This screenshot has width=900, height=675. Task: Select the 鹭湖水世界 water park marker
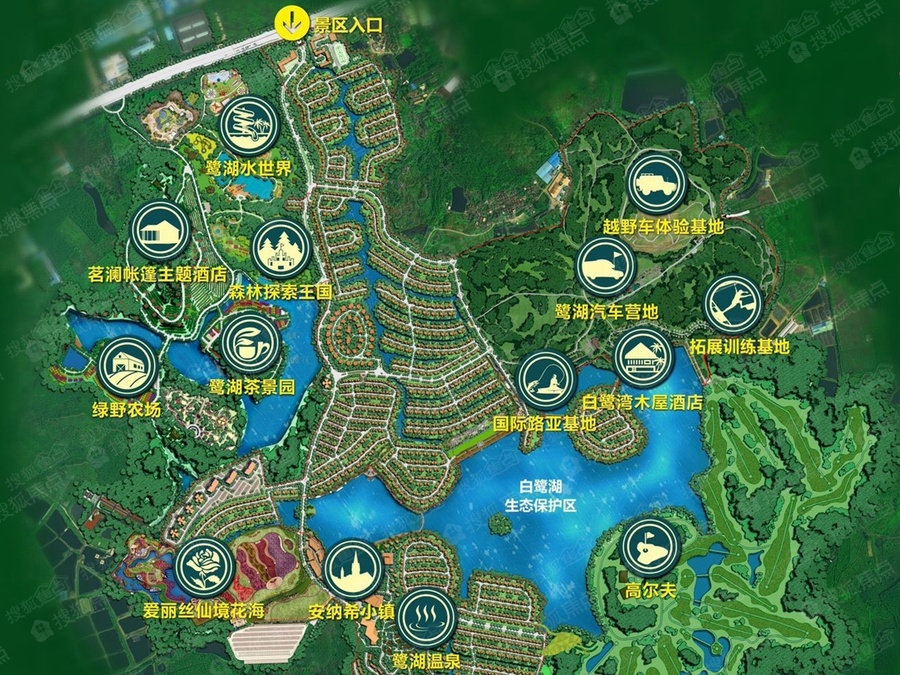(248, 125)
